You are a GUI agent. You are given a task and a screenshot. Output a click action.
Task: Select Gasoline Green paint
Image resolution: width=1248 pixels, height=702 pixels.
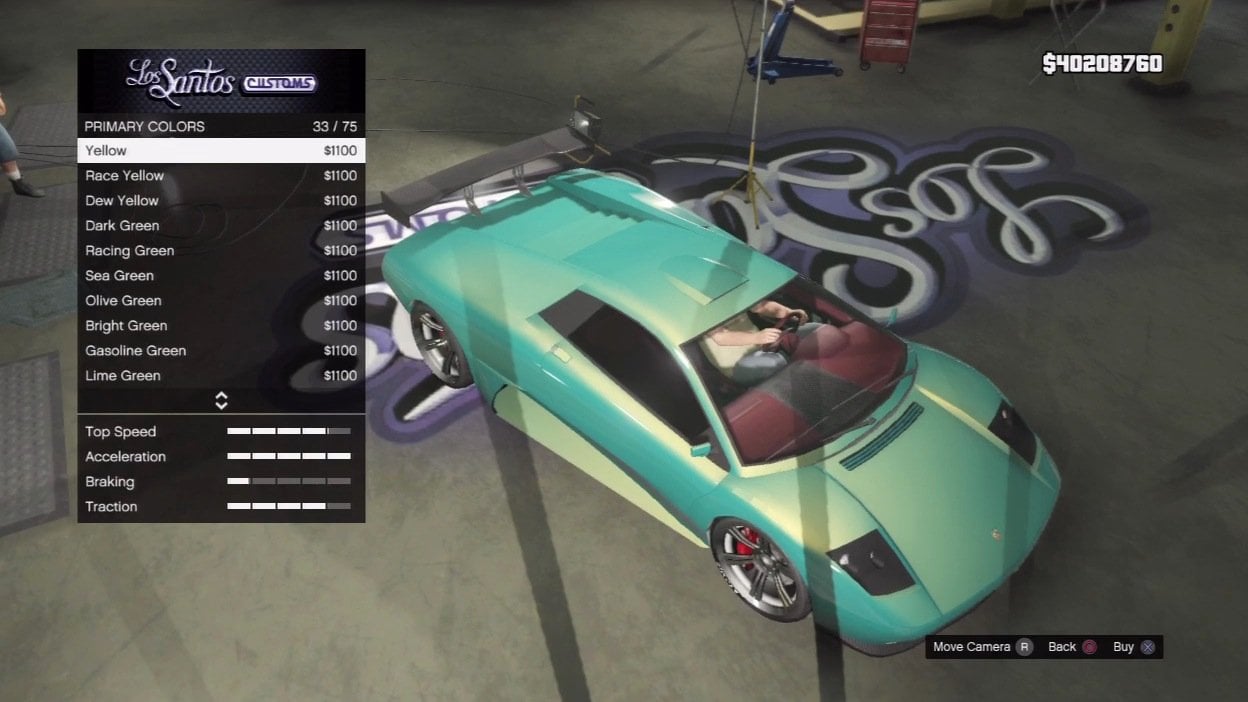point(221,351)
